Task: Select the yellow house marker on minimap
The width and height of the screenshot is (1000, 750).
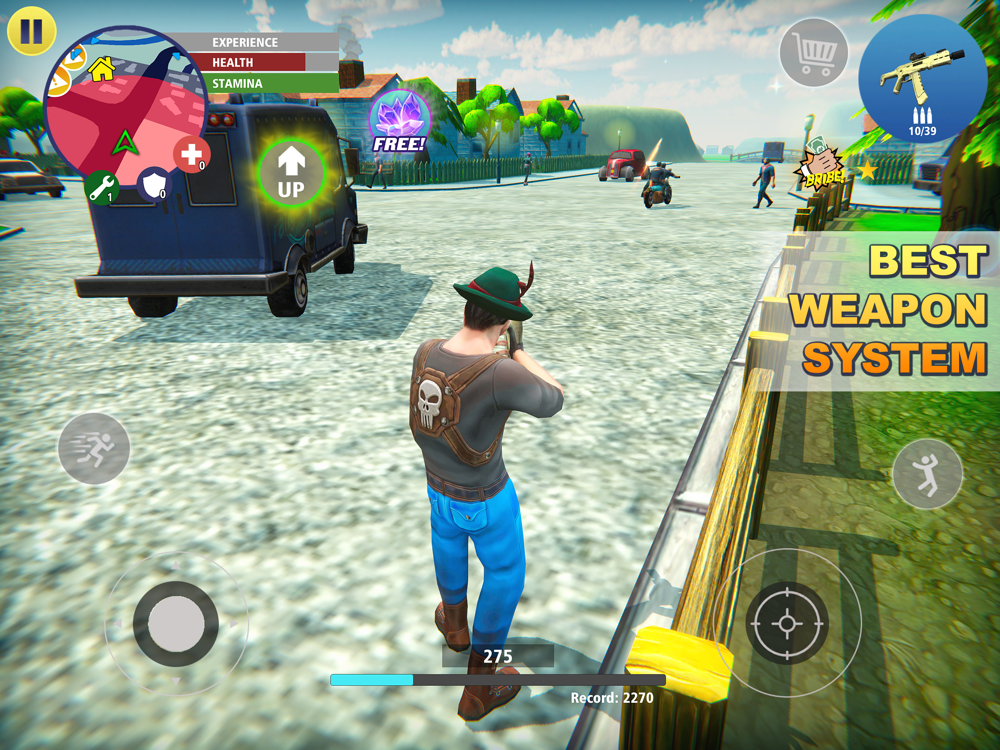Action: click(x=101, y=68)
